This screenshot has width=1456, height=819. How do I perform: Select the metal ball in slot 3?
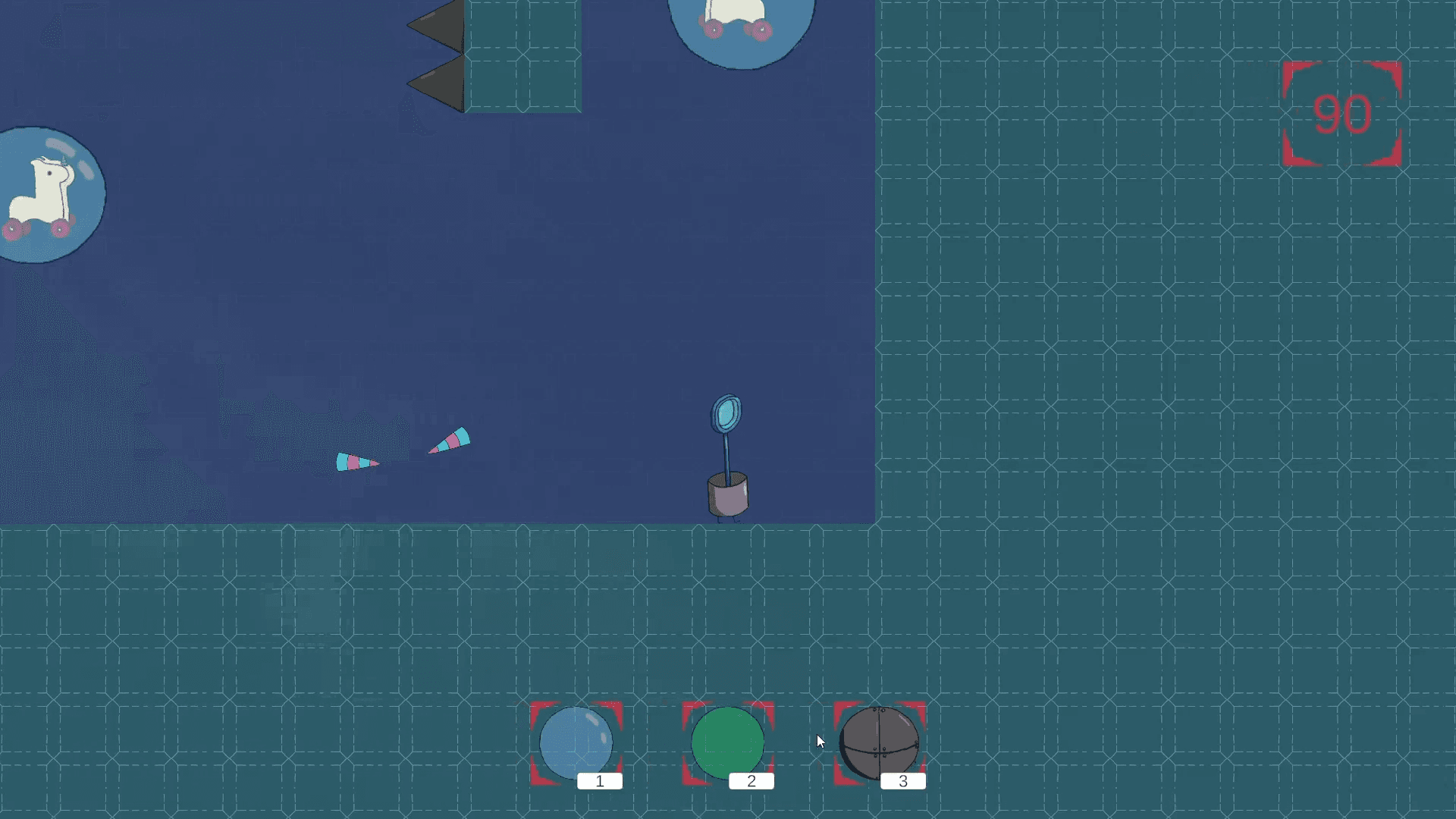pos(880,745)
